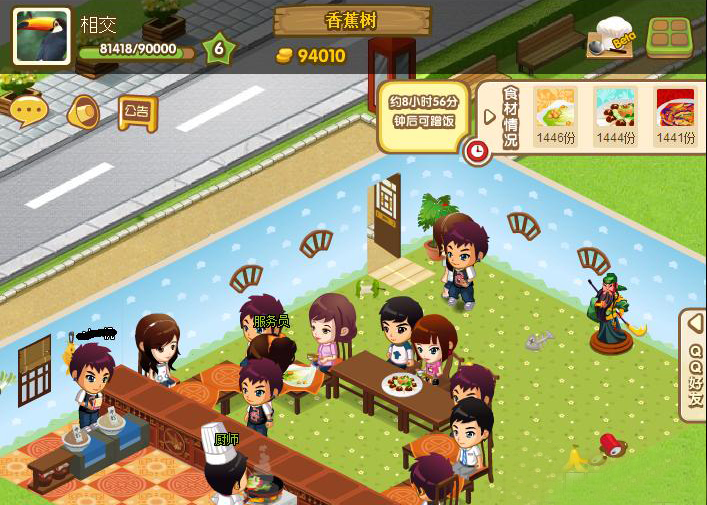Open the chat speech bubble

tap(30, 111)
